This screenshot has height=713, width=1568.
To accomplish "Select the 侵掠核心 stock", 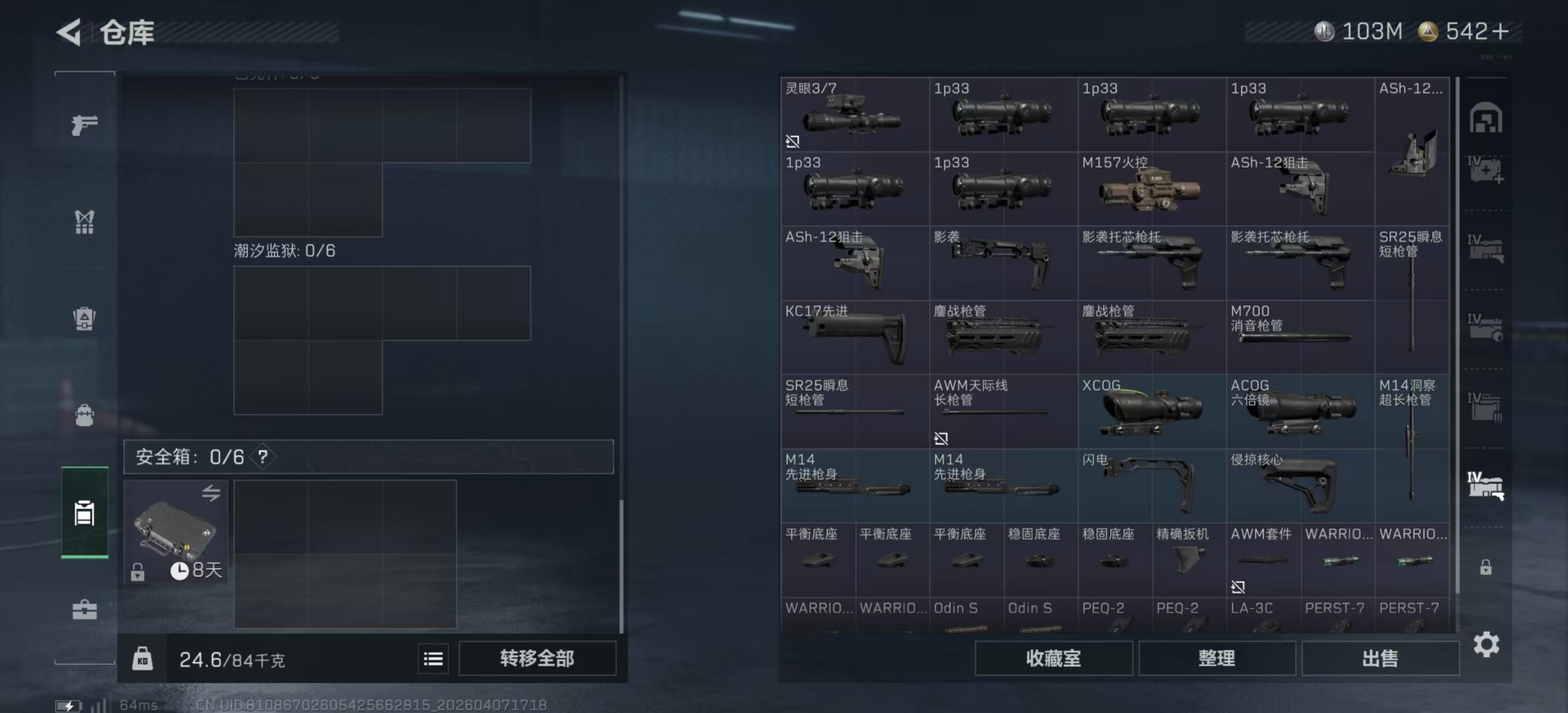I will 1300,486.
